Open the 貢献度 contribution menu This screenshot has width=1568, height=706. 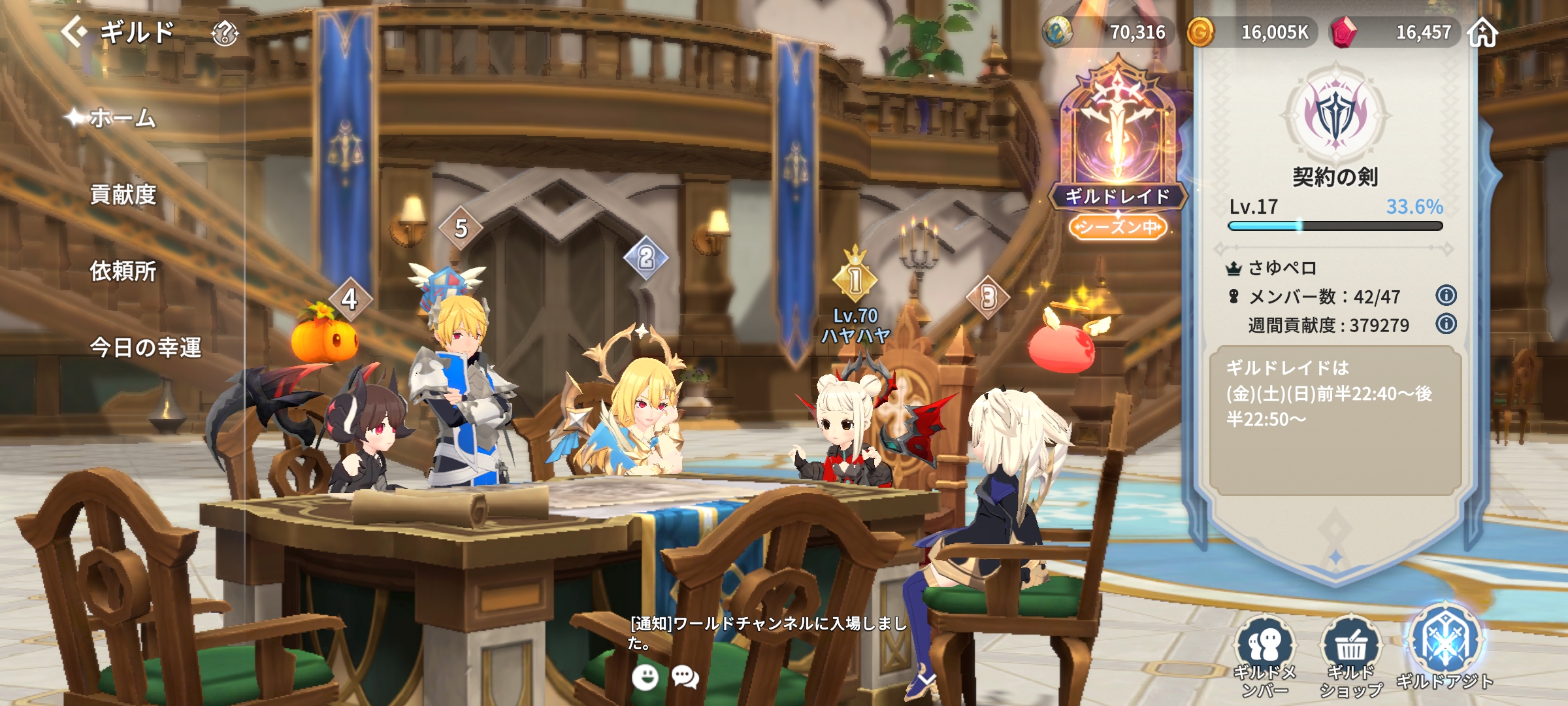[123, 195]
